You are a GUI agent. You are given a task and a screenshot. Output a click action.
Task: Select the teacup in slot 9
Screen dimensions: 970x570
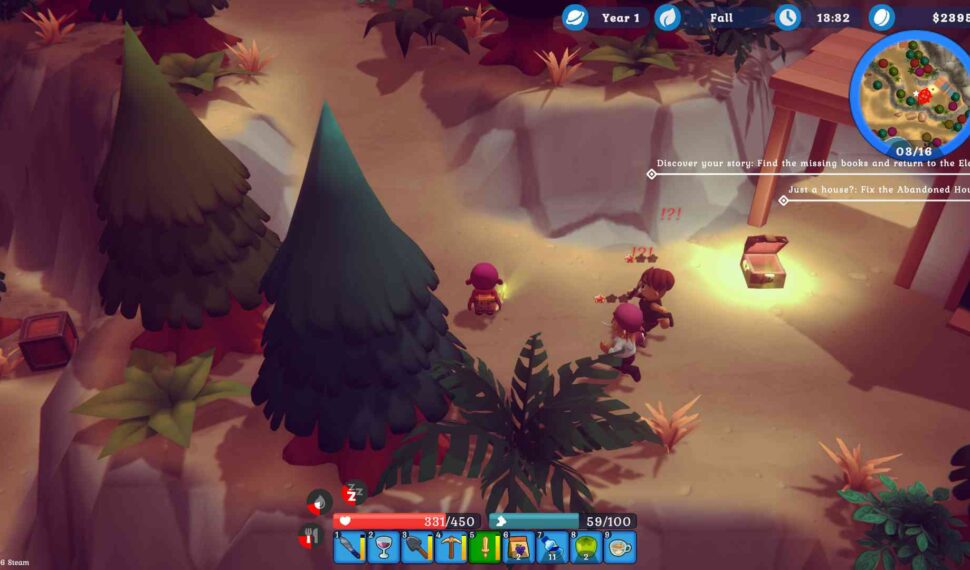coord(621,547)
